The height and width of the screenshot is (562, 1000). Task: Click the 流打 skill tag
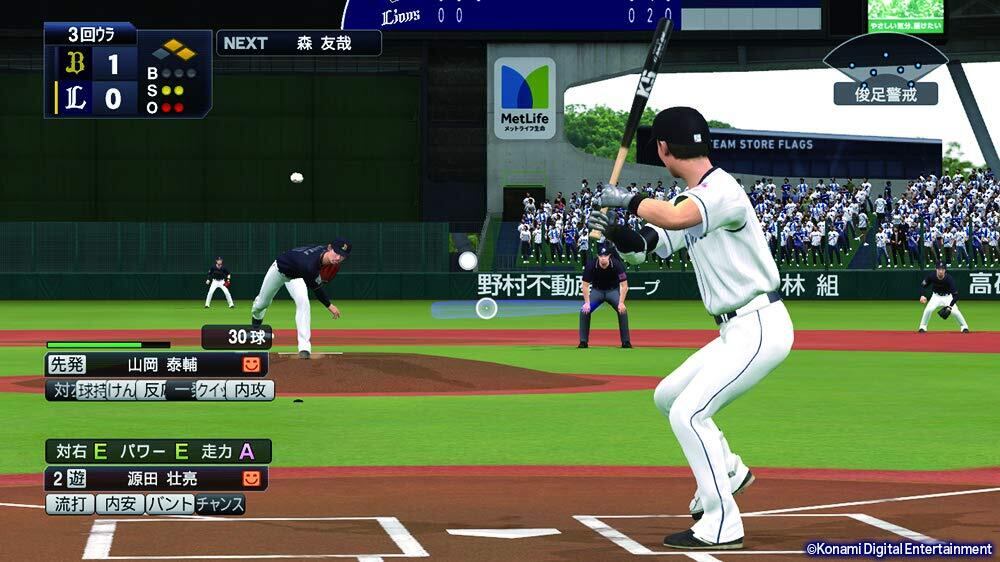pos(69,504)
